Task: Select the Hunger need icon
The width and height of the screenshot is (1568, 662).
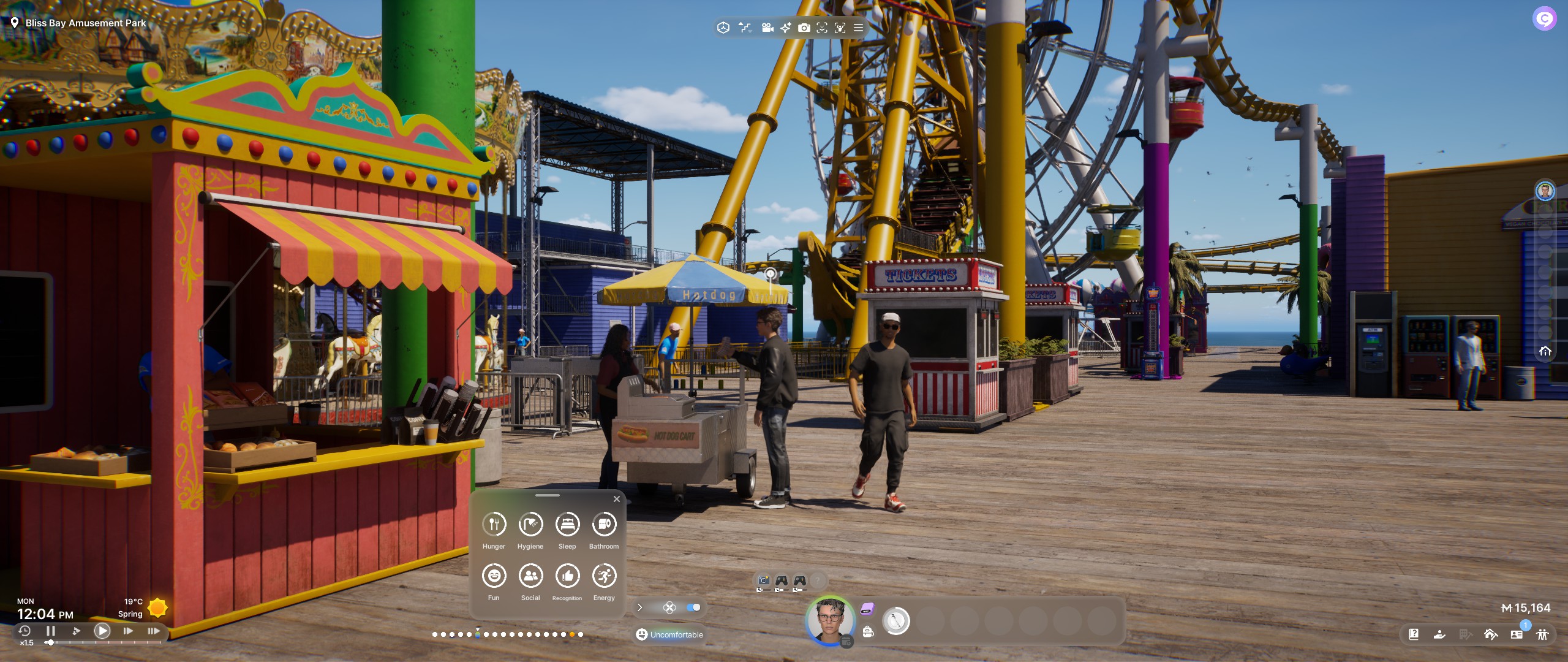Action: [x=494, y=525]
